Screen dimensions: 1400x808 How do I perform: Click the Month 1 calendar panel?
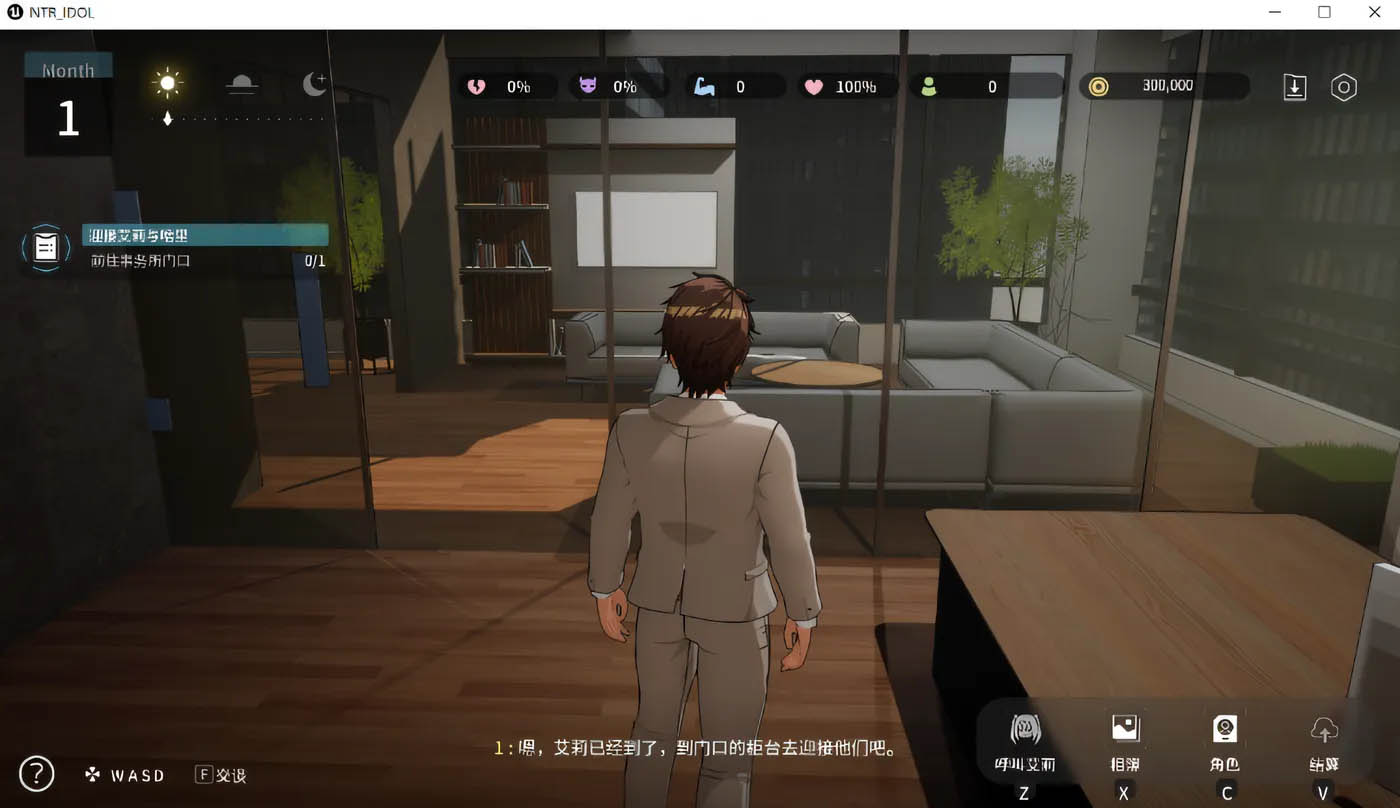pos(66,100)
